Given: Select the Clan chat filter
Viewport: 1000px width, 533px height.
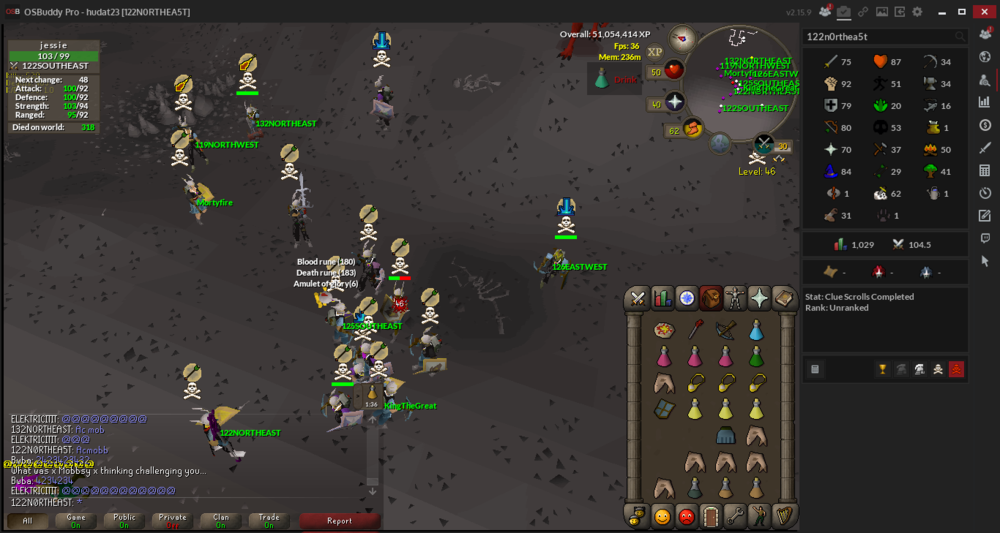Looking at the screenshot, I should point(221,520).
